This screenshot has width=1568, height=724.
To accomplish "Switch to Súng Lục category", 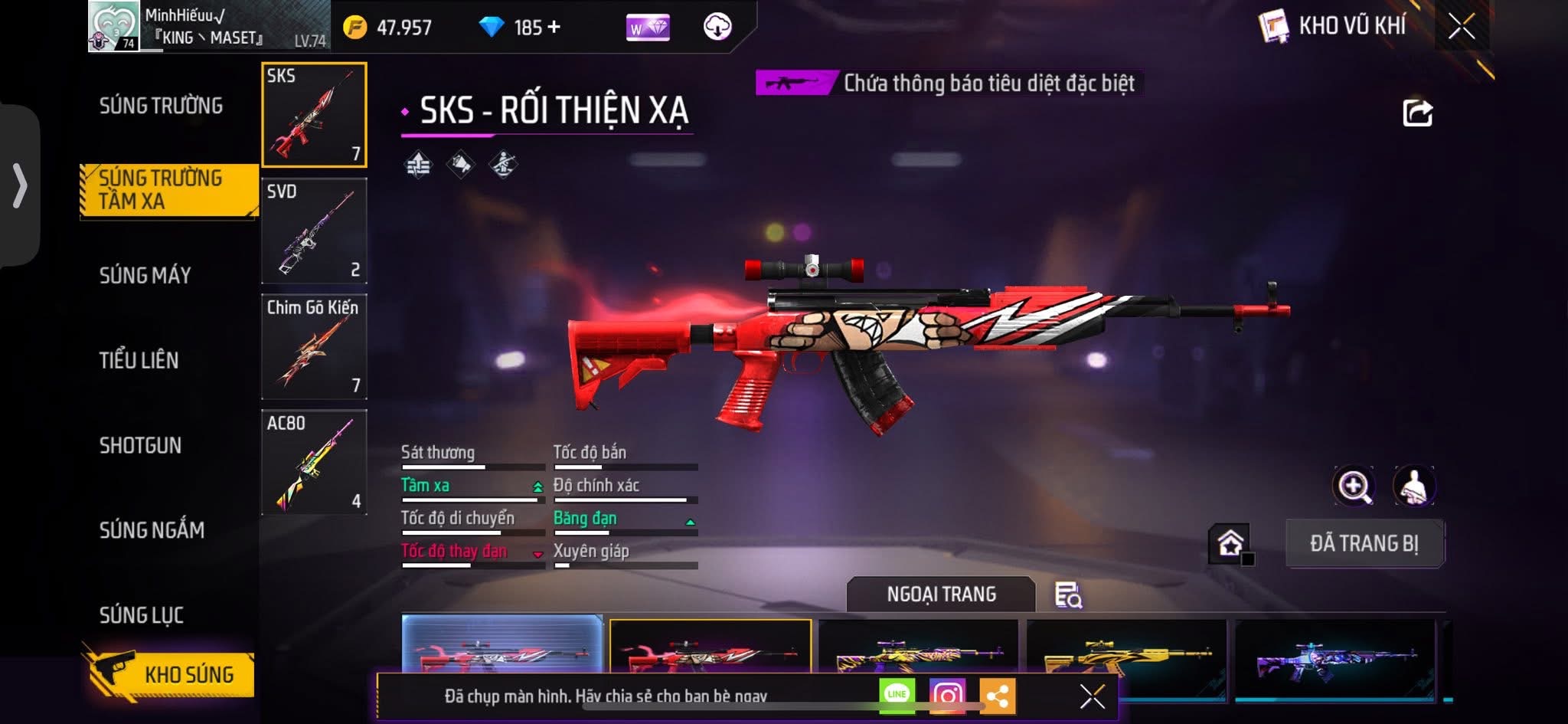I will tap(142, 615).
